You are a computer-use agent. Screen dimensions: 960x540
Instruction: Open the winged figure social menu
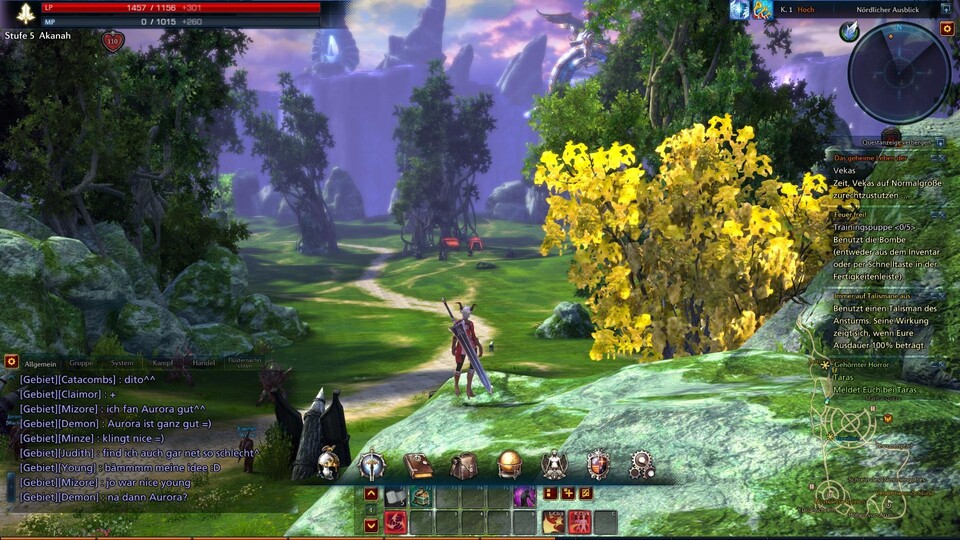coord(554,464)
